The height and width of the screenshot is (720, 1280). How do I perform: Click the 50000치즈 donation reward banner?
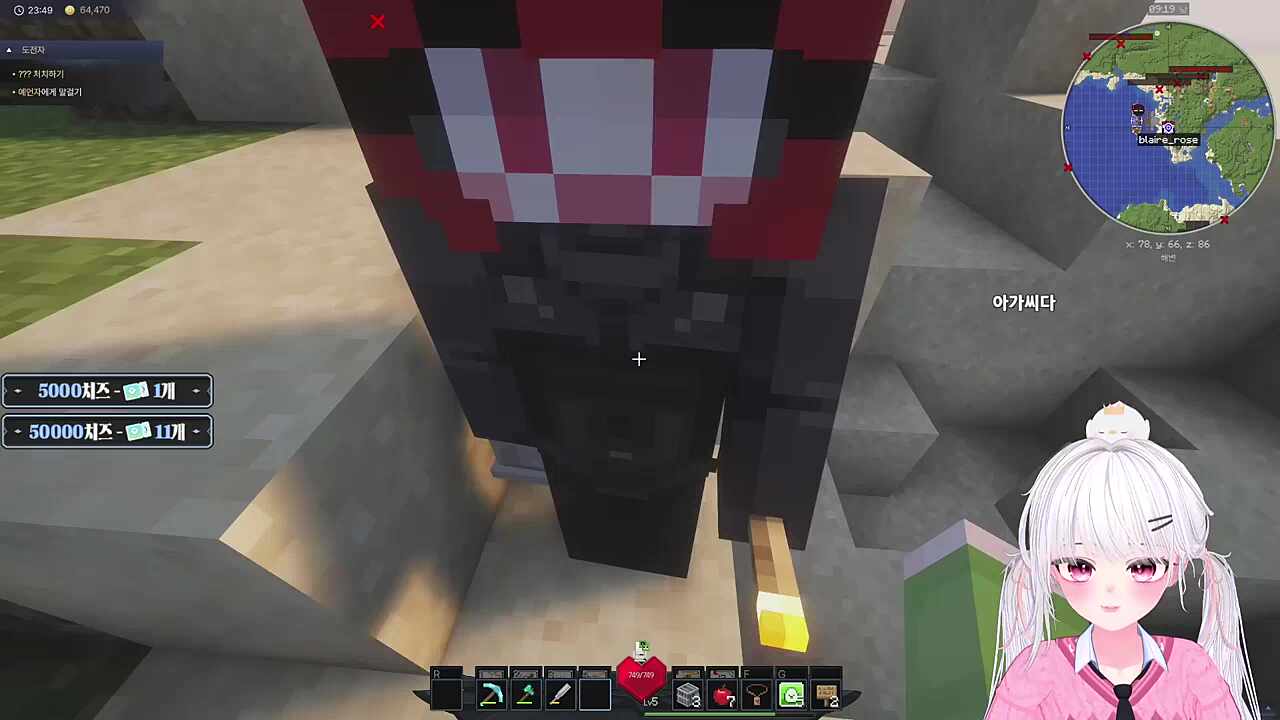tap(107, 432)
